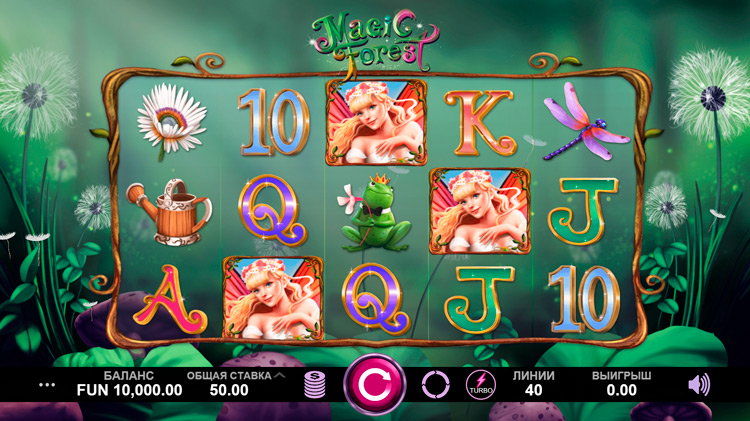This screenshot has height=421, width=750.
Task: Start autoplay with the circular arrows icon
Action: (x=436, y=384)
